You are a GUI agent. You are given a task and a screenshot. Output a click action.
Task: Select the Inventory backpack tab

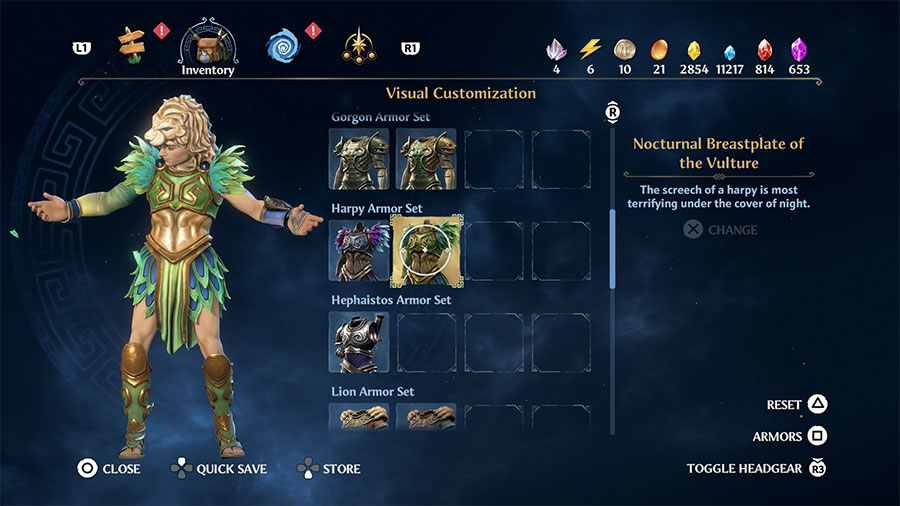pos(208,44)
